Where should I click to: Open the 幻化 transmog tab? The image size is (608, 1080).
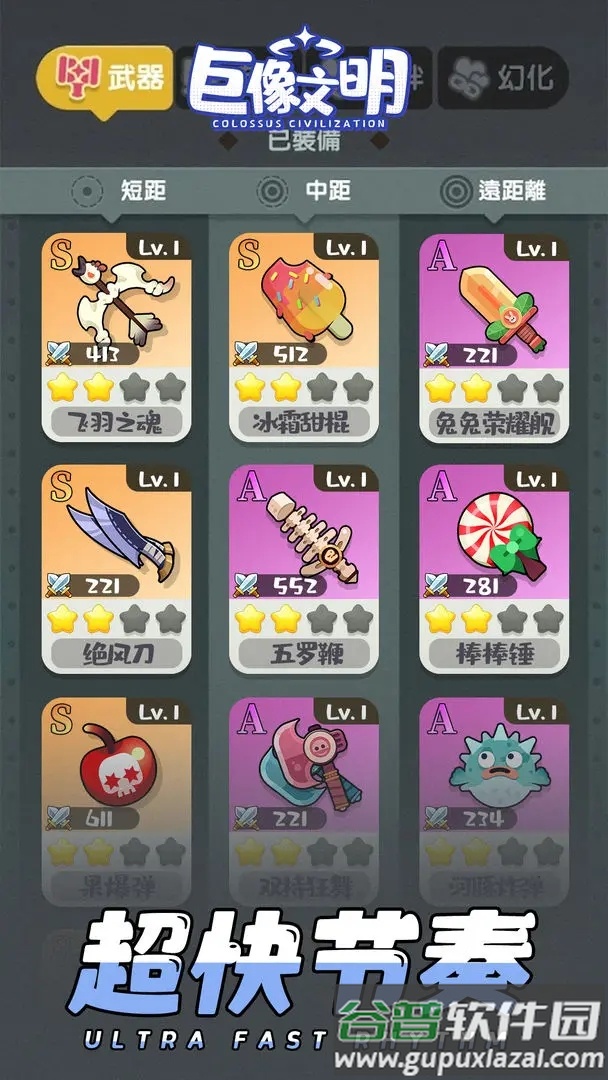click(x=506, y=76)
